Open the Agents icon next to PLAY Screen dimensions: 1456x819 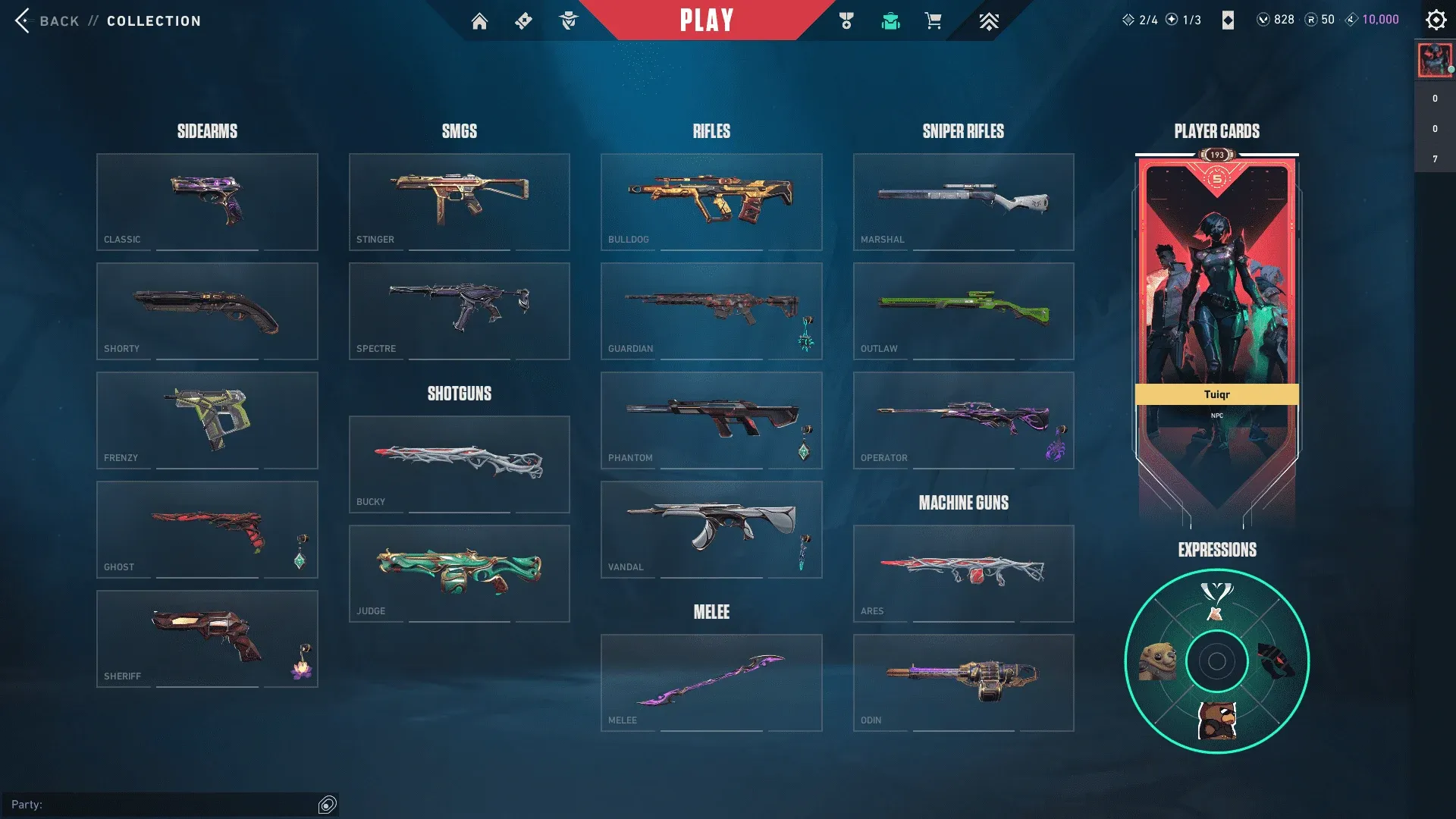pos(569,20)
